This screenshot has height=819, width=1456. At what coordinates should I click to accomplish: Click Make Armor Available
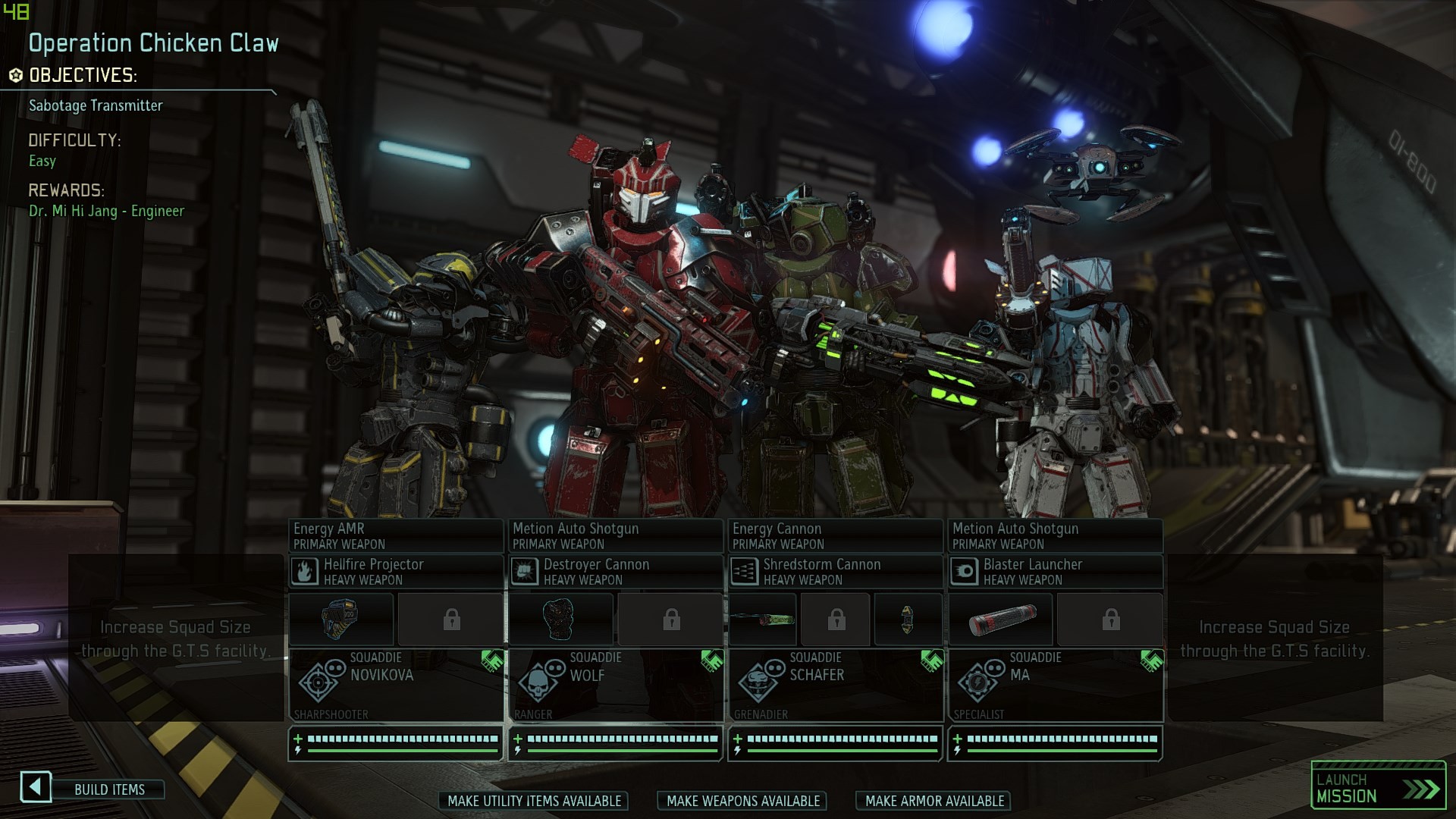[x=934, y=801]
